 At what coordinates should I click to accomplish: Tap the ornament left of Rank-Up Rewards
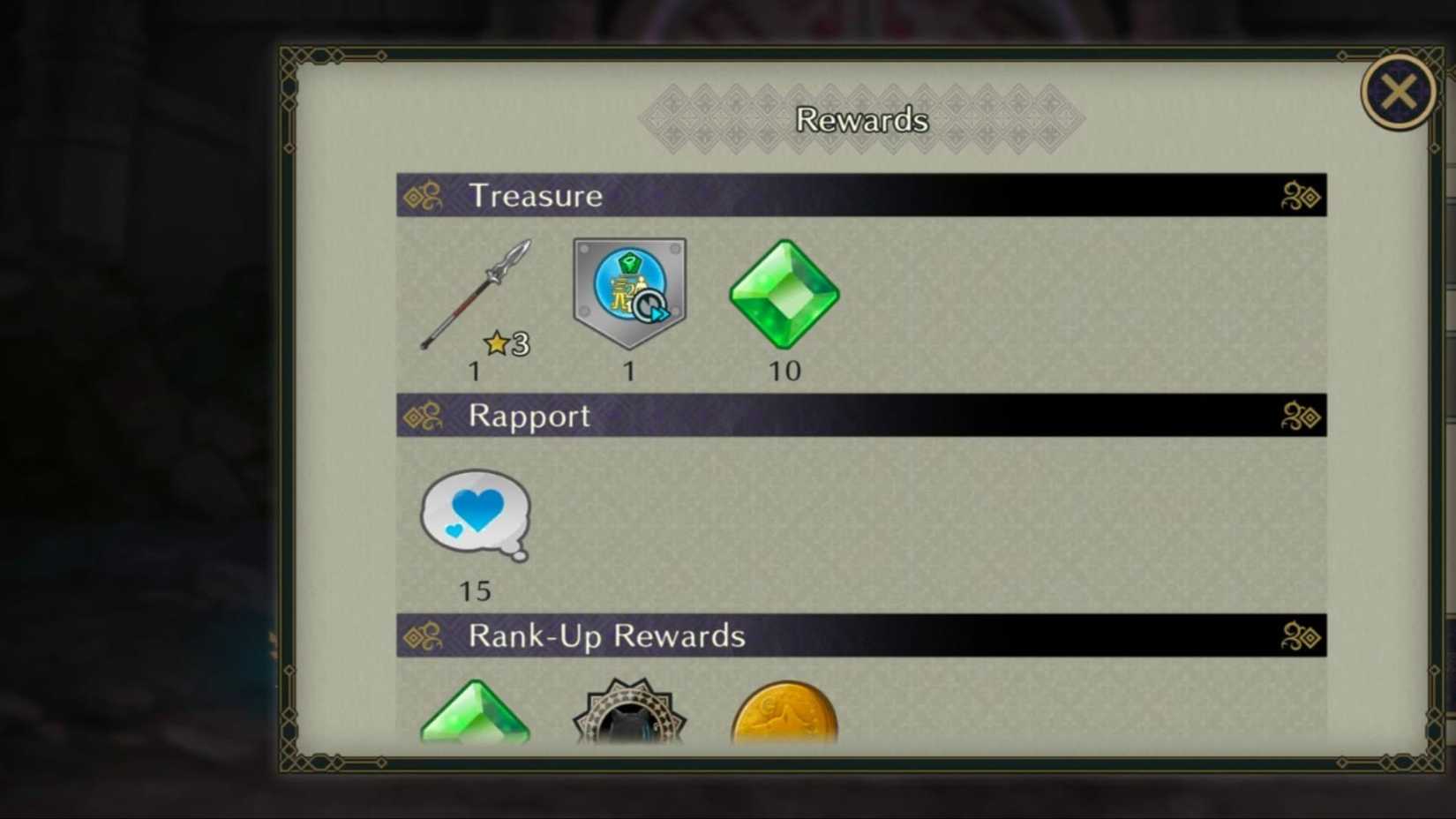tap(425, 636)
